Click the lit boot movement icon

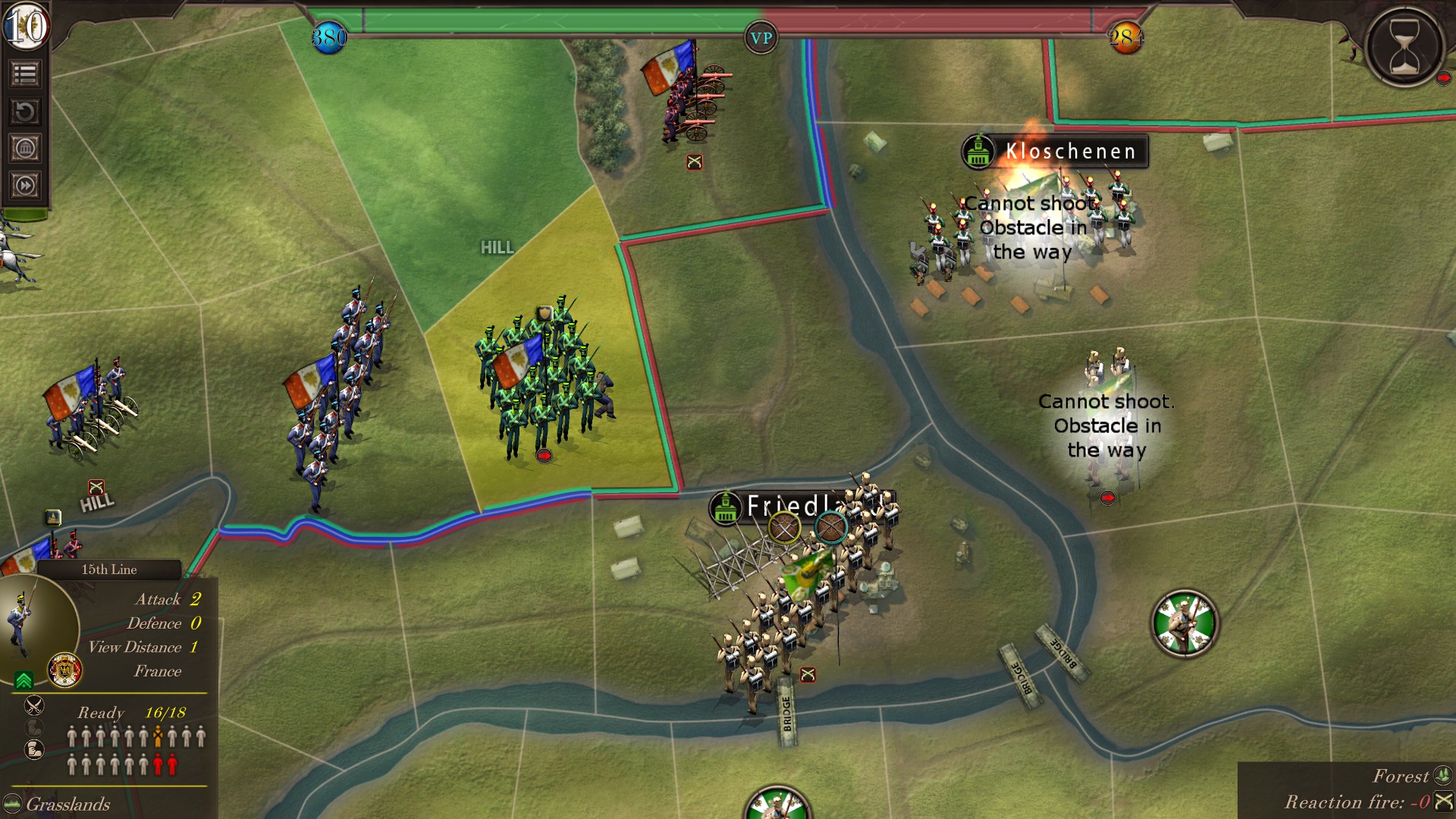(34, 750)
